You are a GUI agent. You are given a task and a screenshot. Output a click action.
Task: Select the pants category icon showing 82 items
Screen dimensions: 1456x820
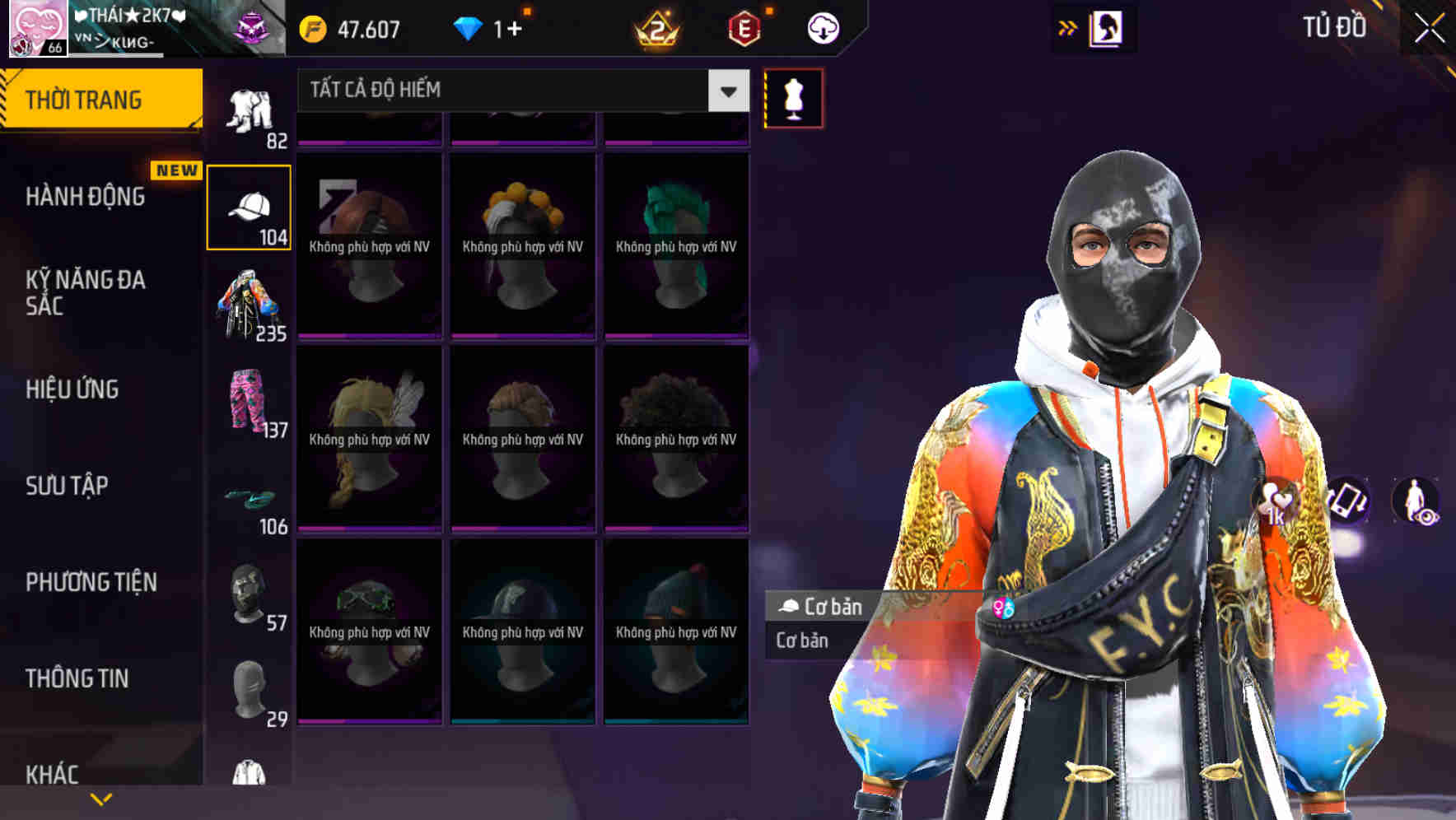[250, 107]
